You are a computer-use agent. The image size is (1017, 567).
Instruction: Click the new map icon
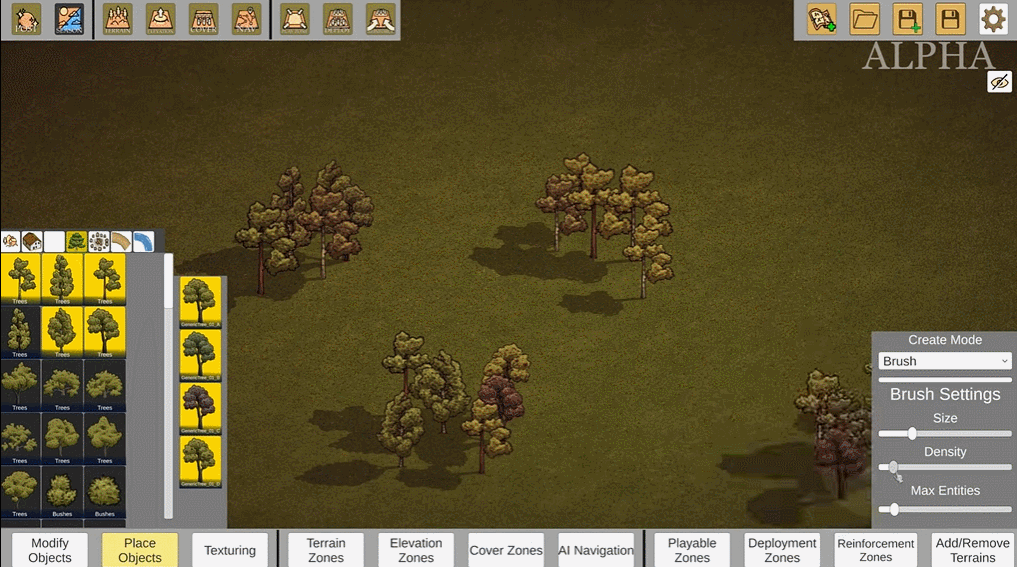coord(822,19)
